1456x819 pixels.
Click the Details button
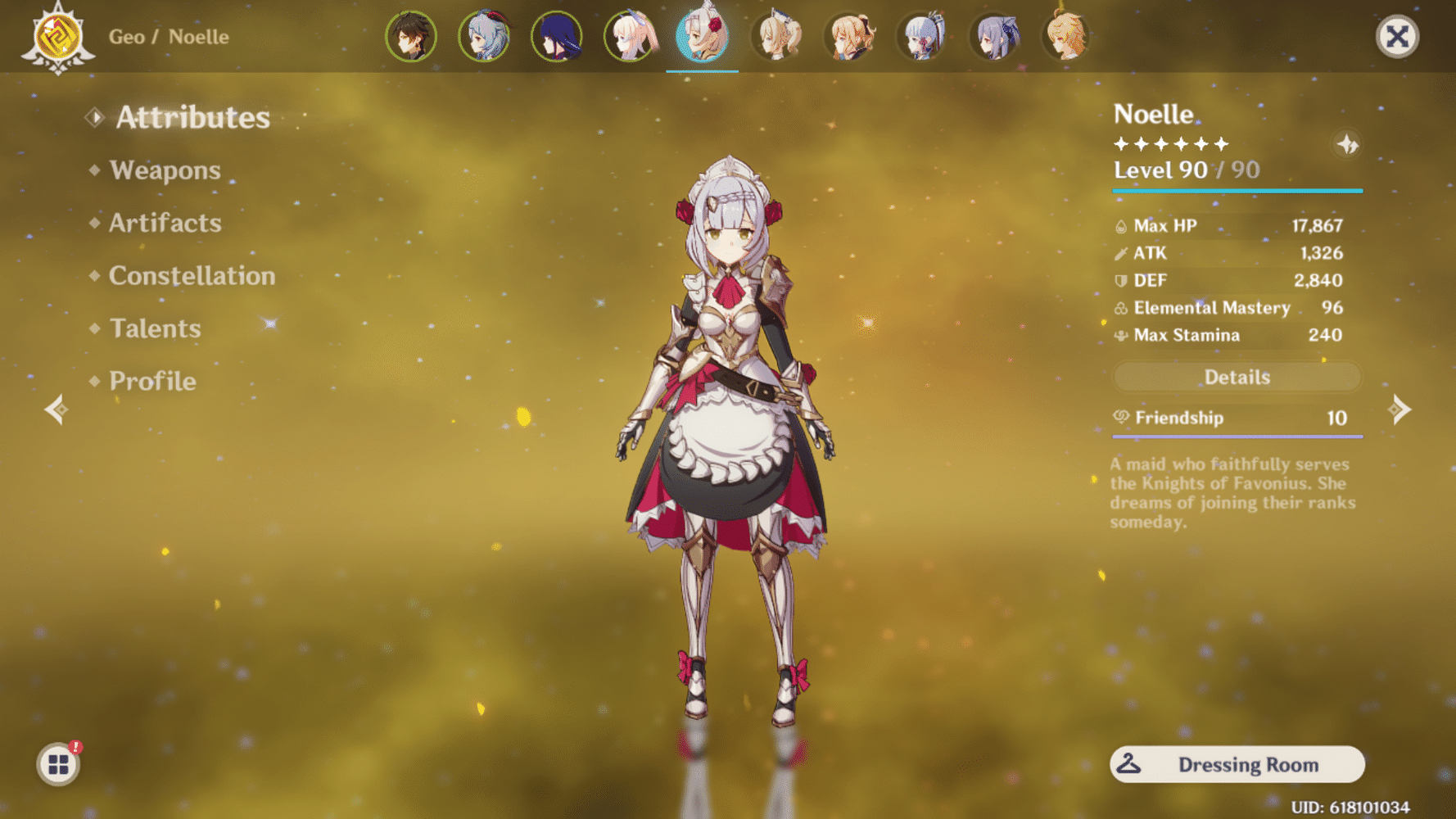pyautogui.click(x=1237, y=377)
